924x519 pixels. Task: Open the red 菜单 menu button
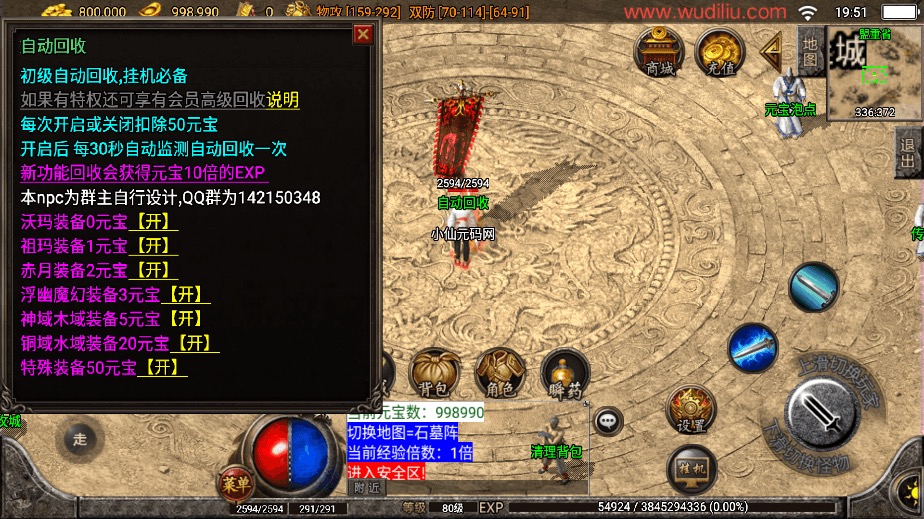[236, 483]
